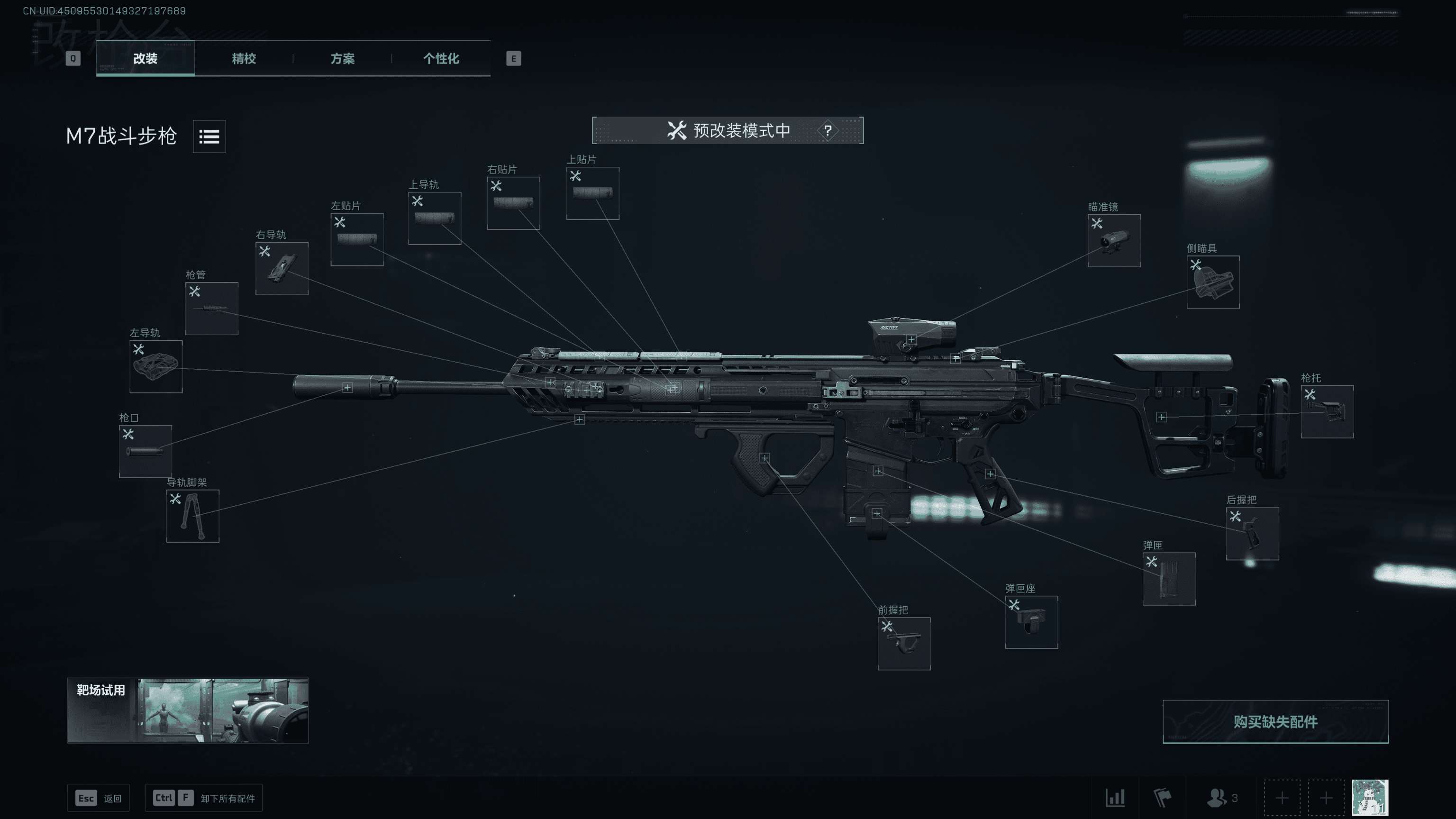Open the 弹匣 magazine slot

point(1168,579)
